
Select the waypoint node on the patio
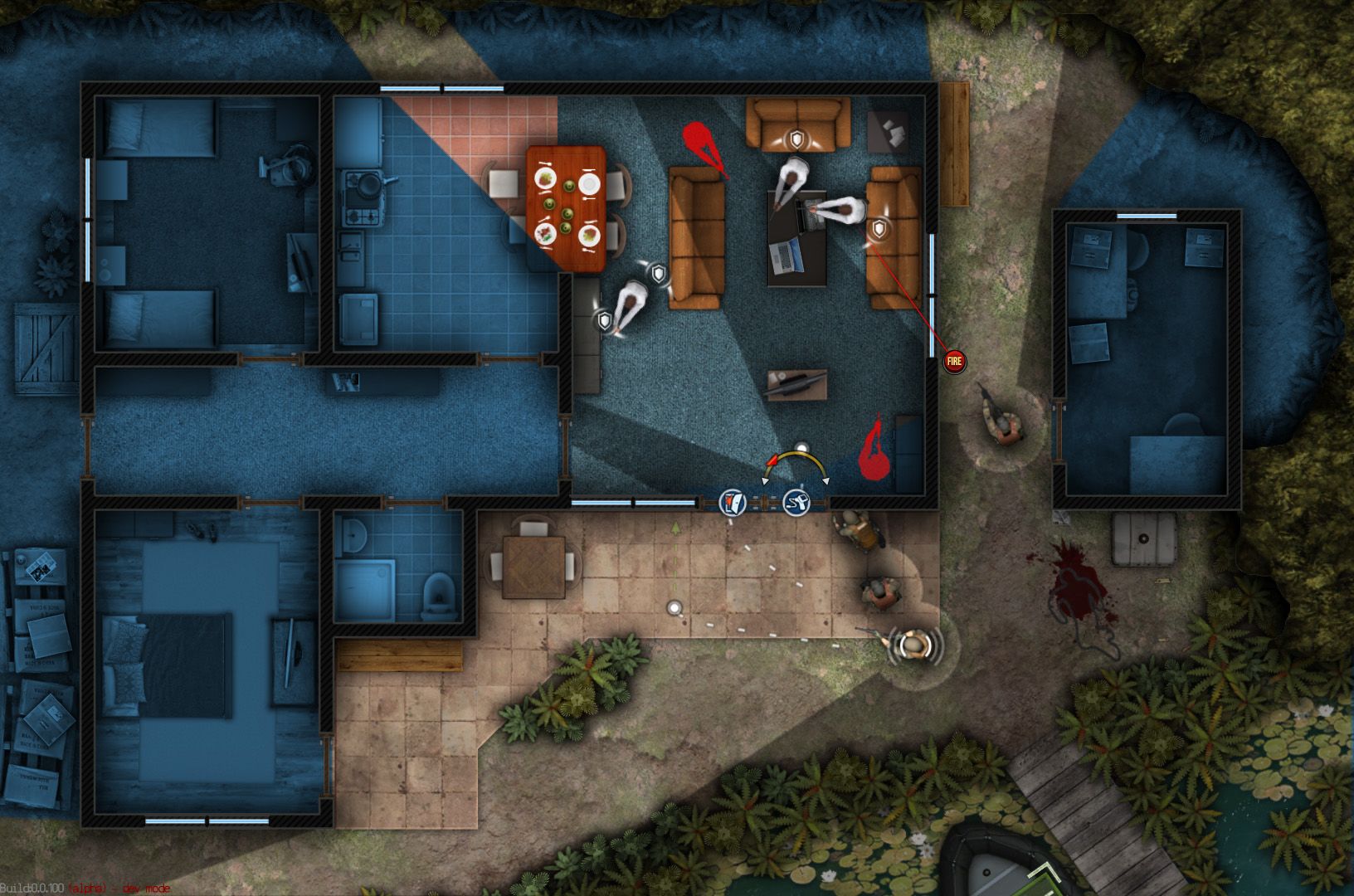point(675,608)
